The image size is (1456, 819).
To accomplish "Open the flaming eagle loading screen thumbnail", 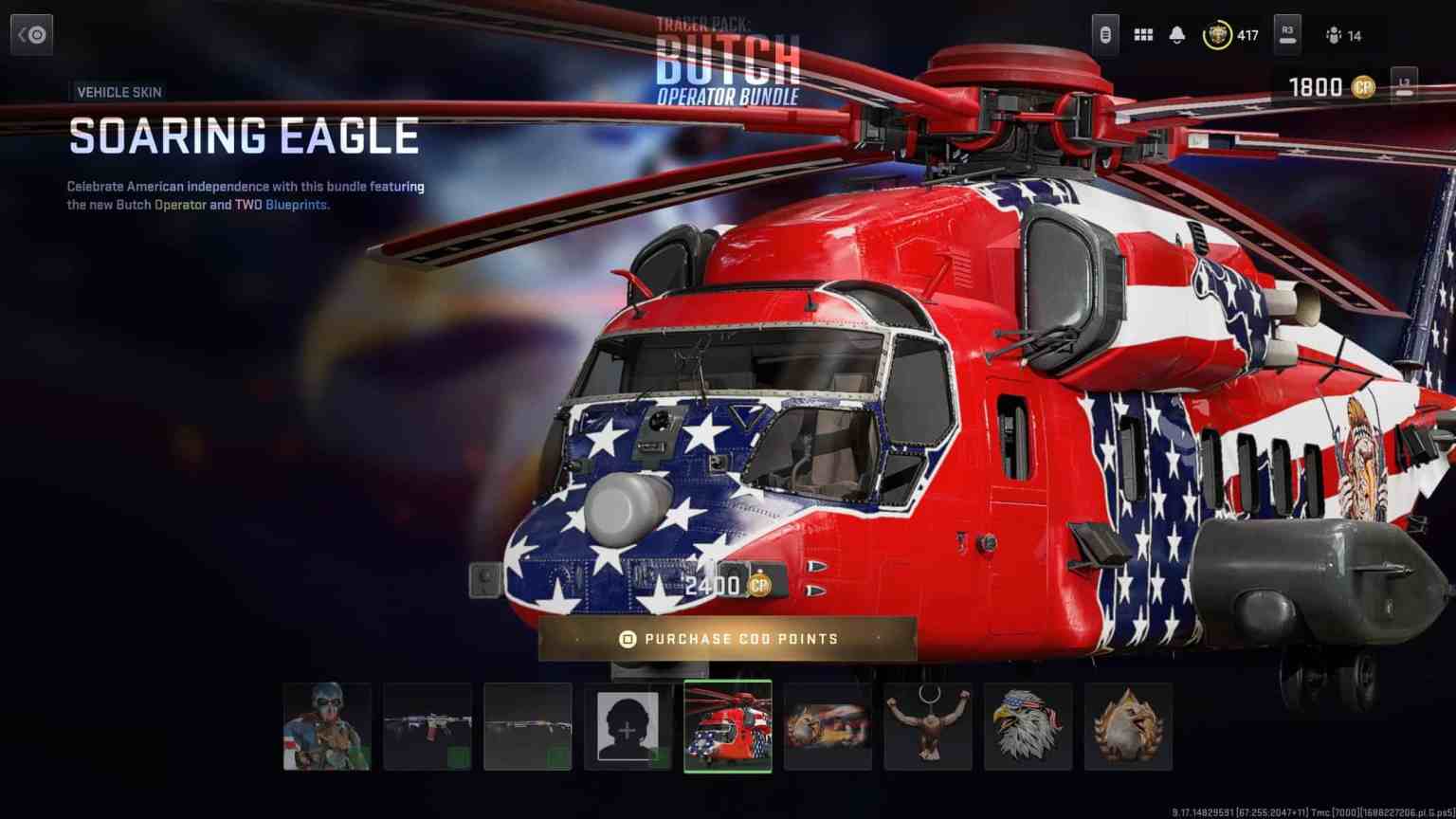I will tap(828, 727).
